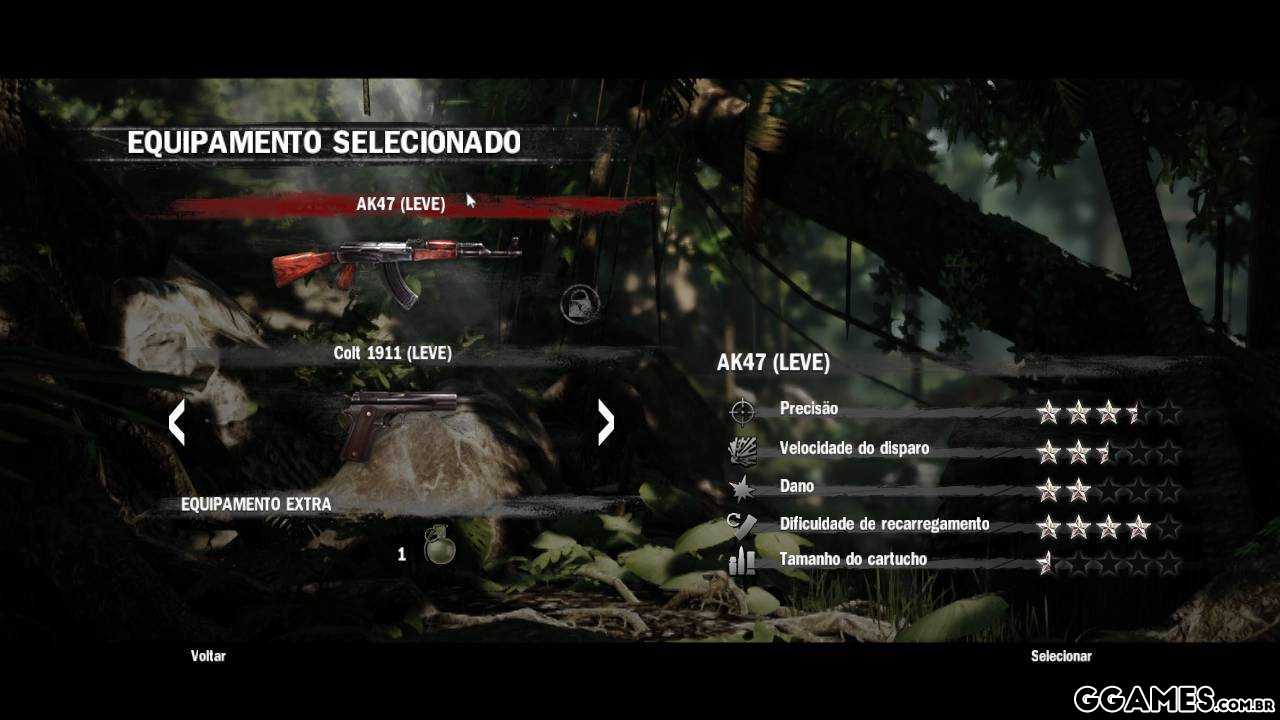Cycle to next weapon with right arrow
This screenshot has width=1280, height=720.
point(605,422)
